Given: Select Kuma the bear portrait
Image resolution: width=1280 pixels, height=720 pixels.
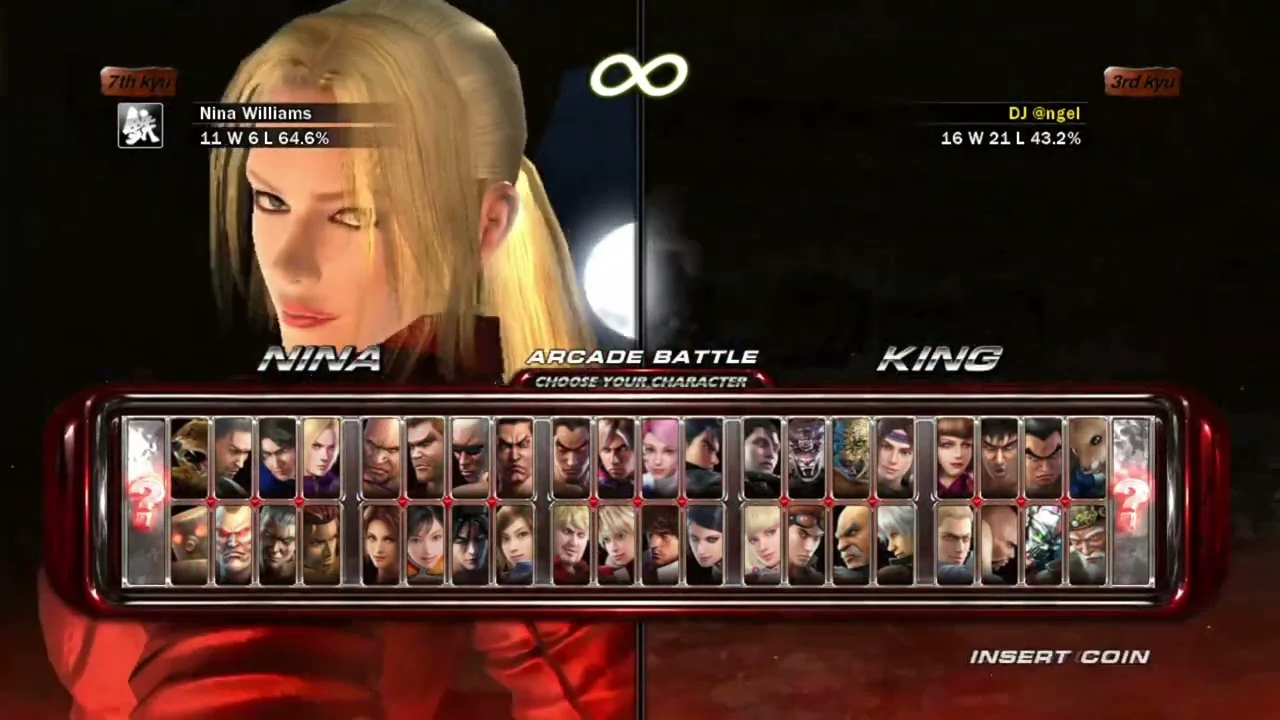Looking at the screenshot, I should click(x=190, y=458).
